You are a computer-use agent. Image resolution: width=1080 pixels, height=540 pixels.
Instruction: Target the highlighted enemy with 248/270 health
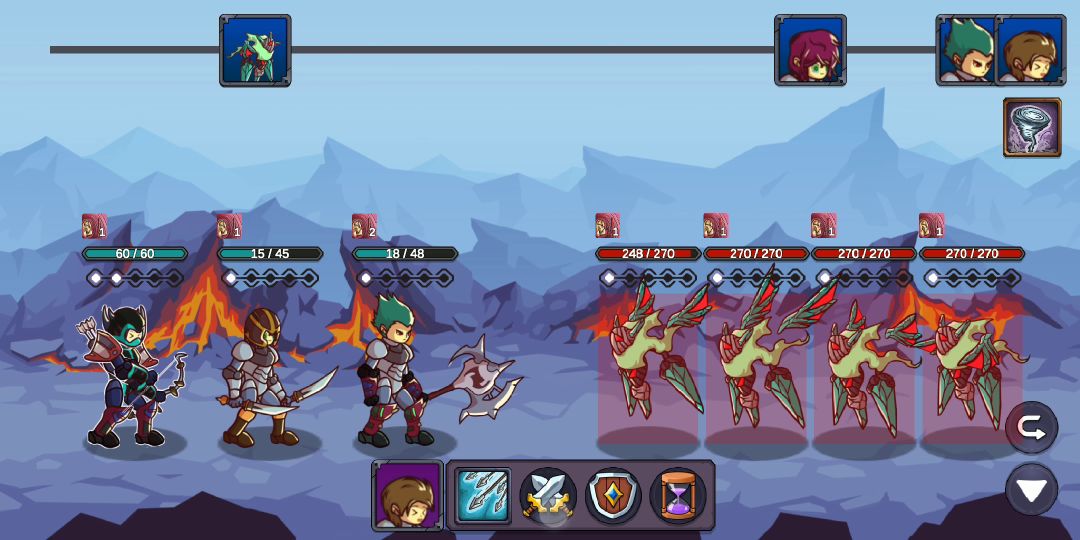coord(648,365)
